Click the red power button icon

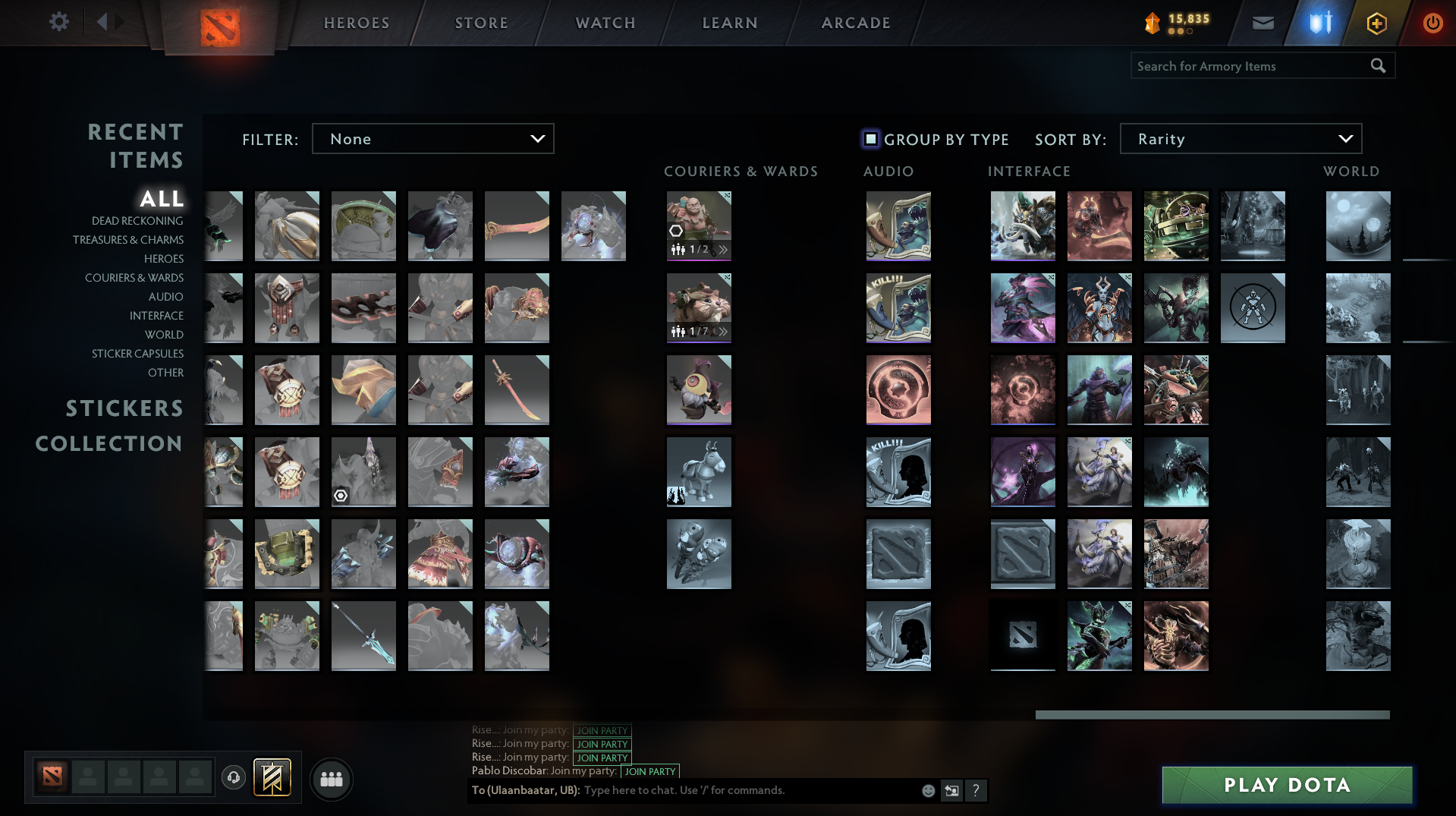point(1432,23)
